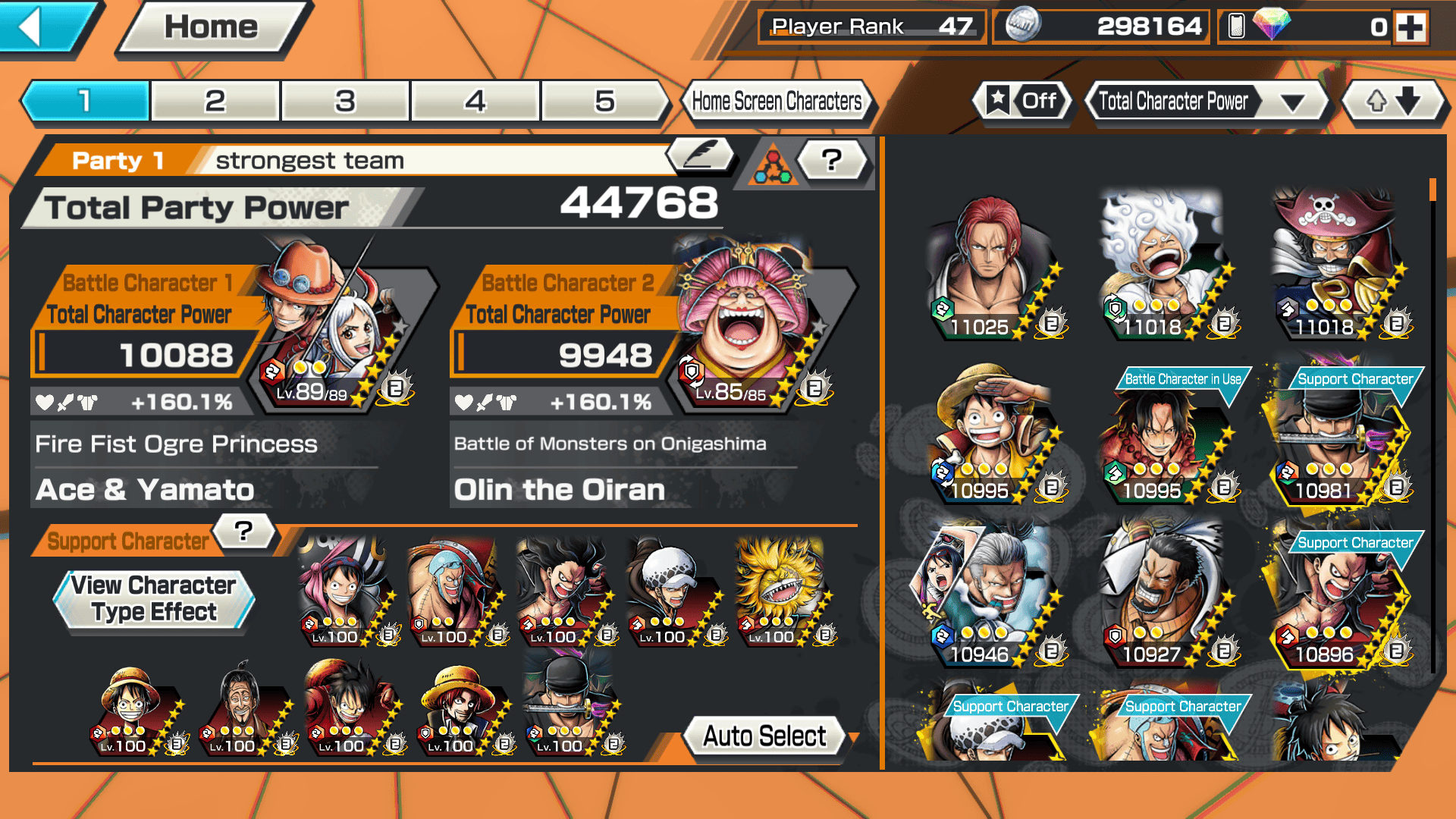Open party tab 4
1456x819 pixels.
click(475, 101)
